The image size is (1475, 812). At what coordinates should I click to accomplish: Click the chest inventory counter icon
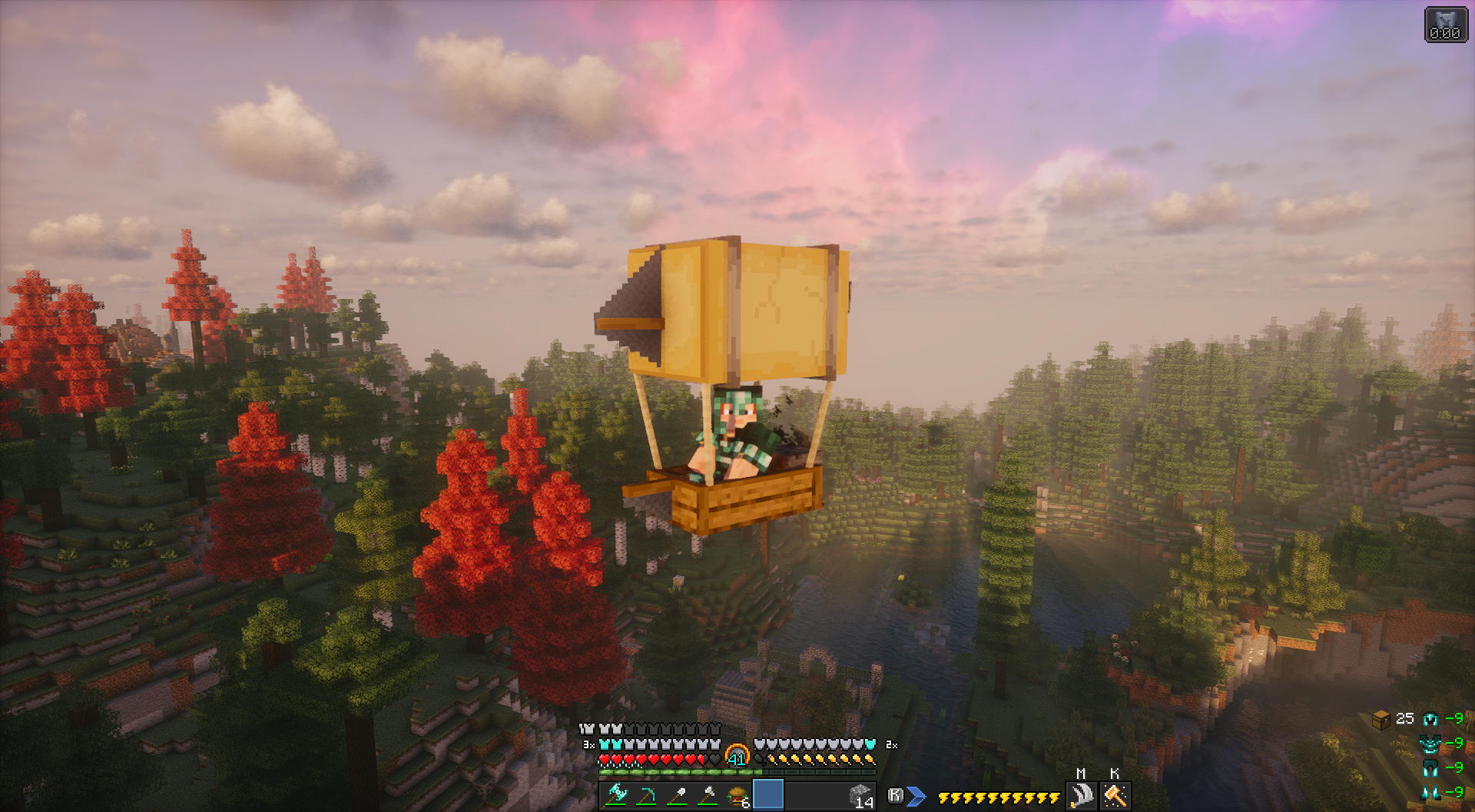[x=1381, y=719]
